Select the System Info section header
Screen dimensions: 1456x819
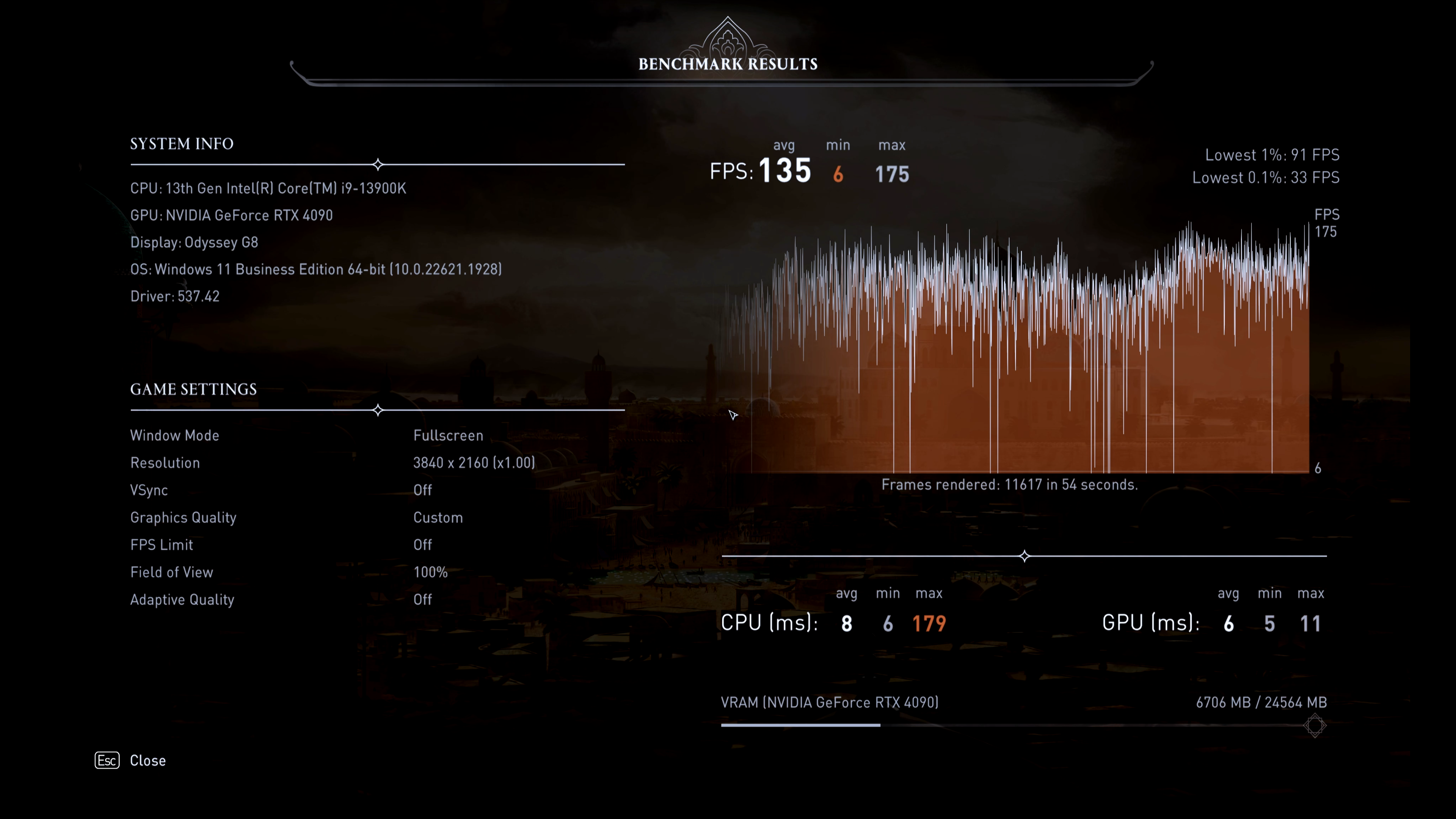182,144
